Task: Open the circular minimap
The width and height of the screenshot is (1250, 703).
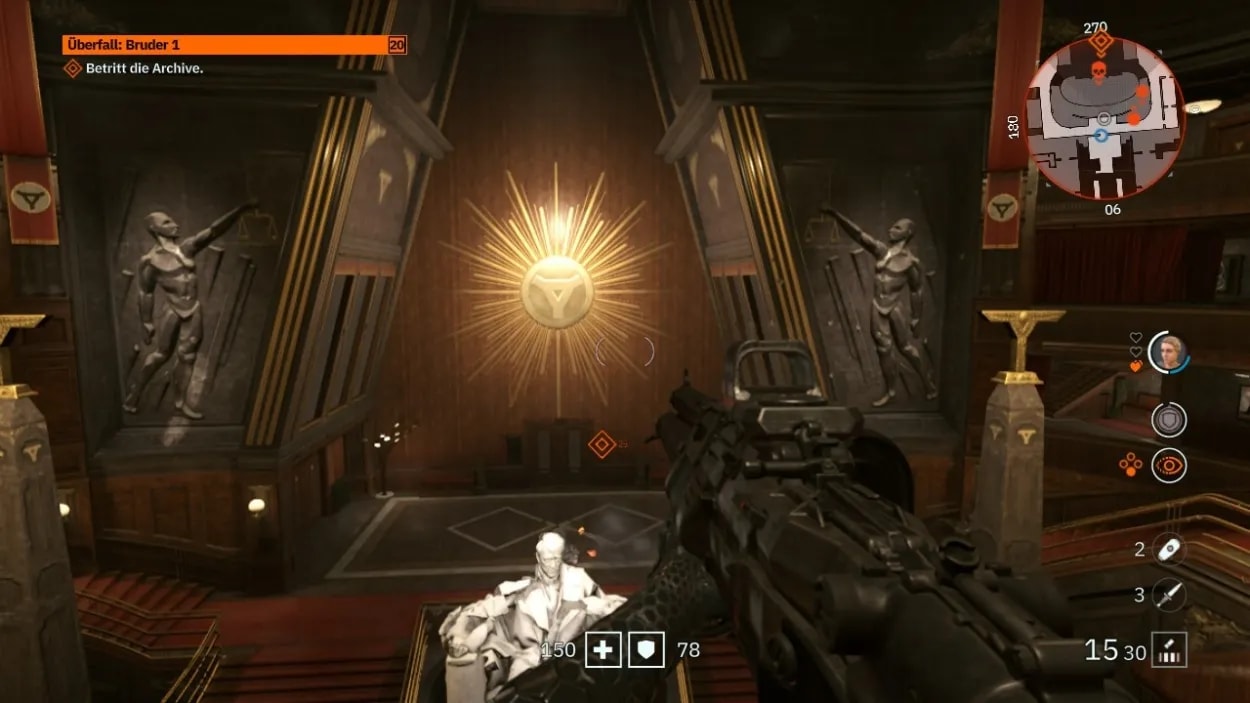Action: 1105,119
